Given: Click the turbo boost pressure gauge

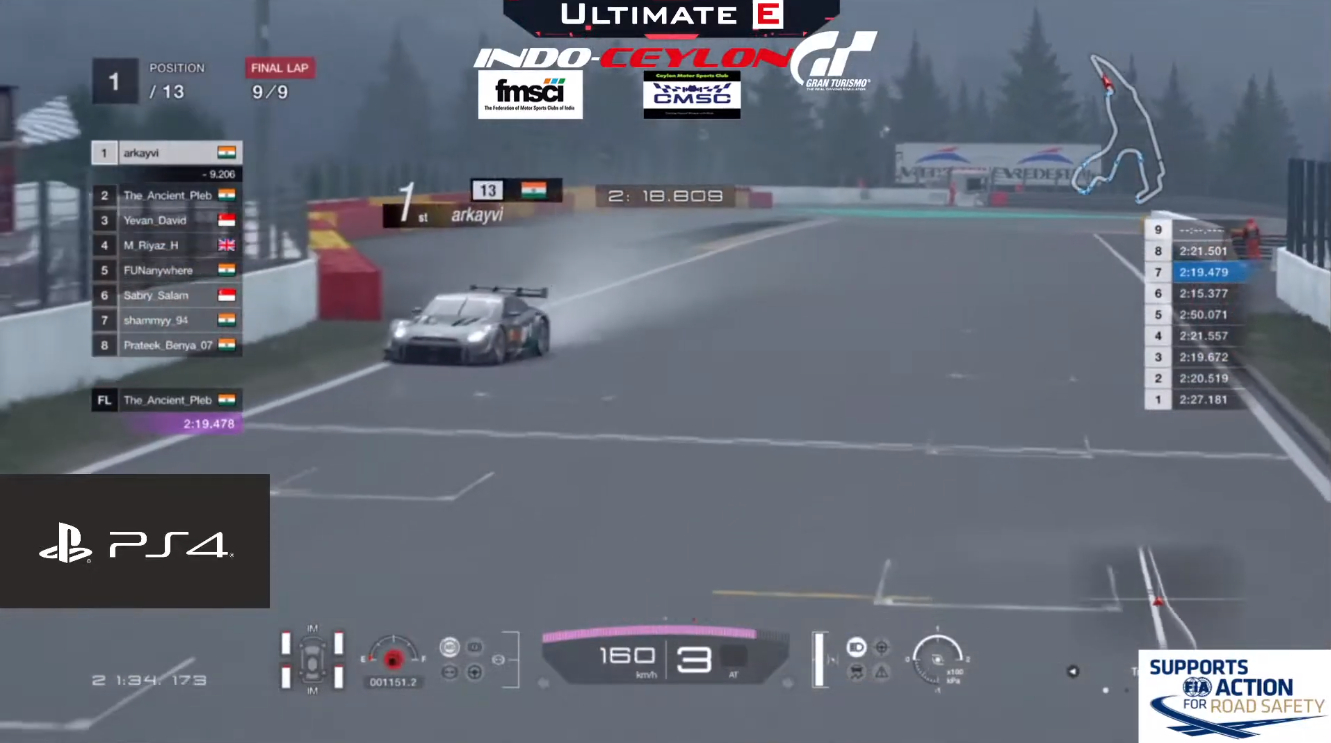Looking at the screenshot, I should [x=937, y=658].
